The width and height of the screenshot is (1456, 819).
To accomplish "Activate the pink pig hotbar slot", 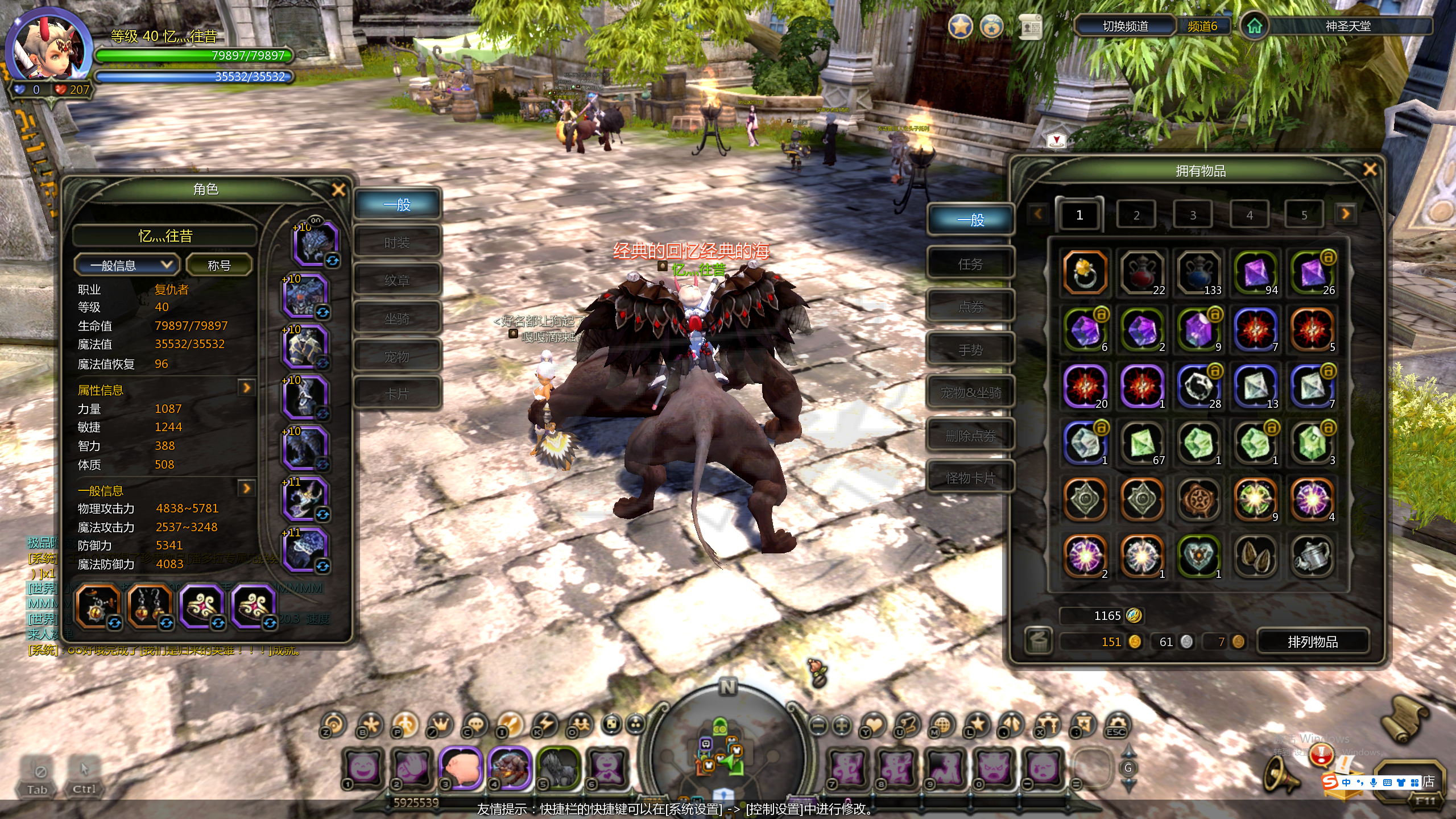I will point(461,768).
